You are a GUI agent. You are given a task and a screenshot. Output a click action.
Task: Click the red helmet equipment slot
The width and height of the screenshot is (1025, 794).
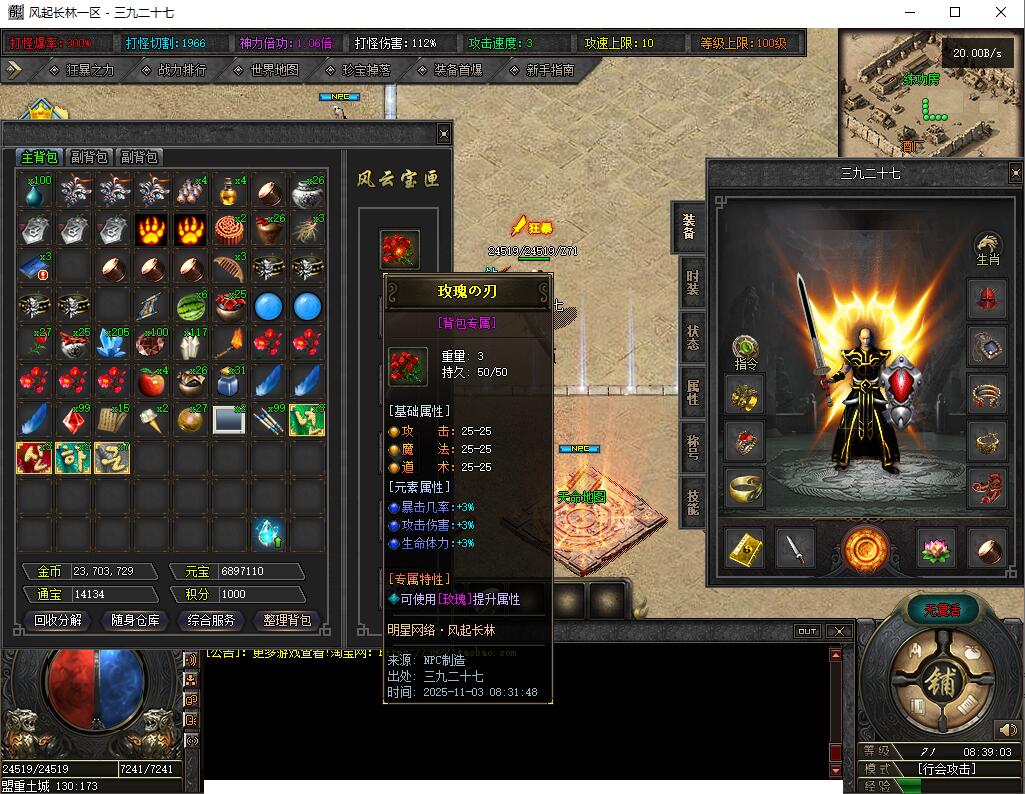tap(987, 300)
